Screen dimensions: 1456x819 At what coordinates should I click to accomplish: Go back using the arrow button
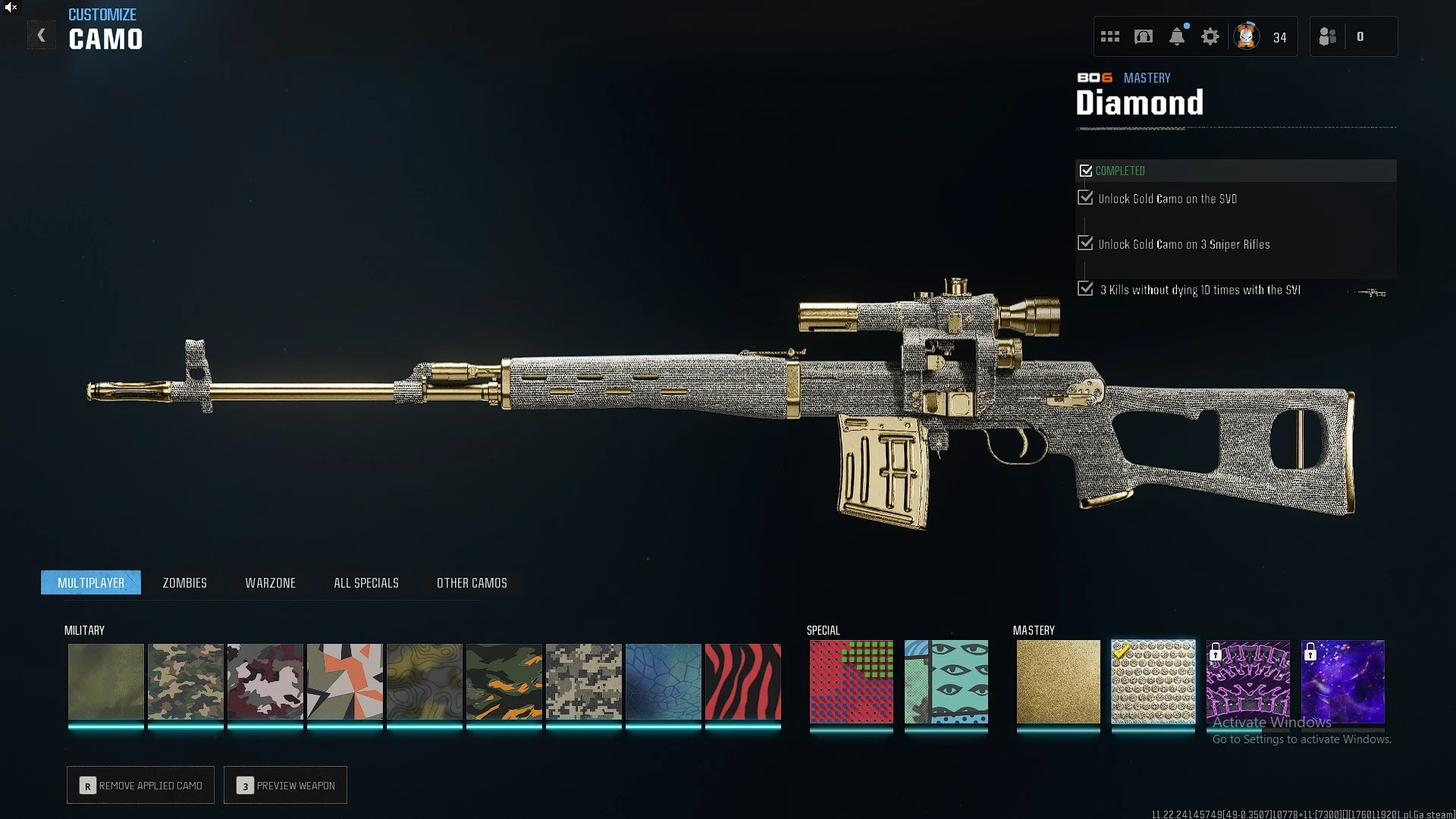tap(42, 36)
